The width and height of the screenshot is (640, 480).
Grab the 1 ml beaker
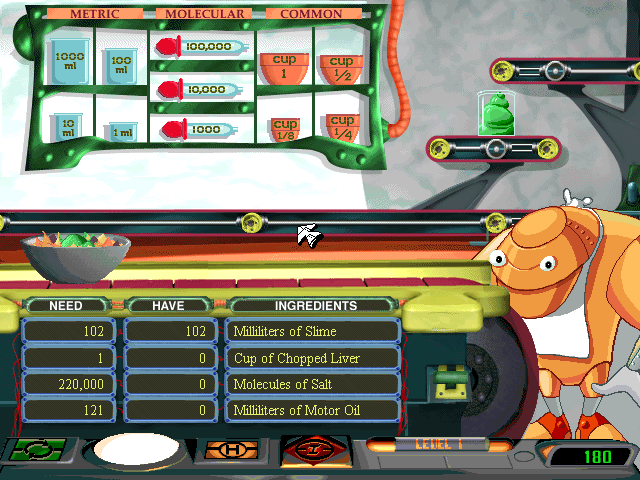[120, 132]
